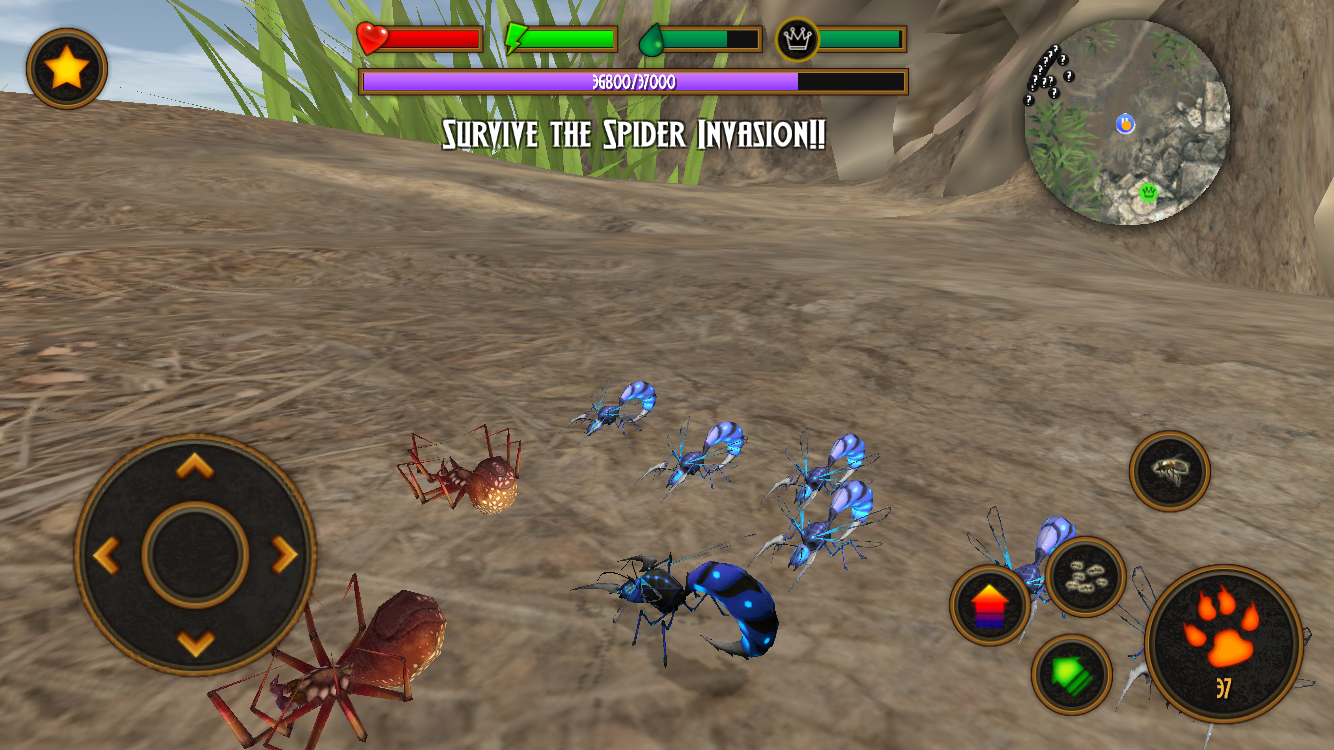Click the Survive the Spider Invasion banner
The width and height of the screenshot is (1334, 750).
633,135
